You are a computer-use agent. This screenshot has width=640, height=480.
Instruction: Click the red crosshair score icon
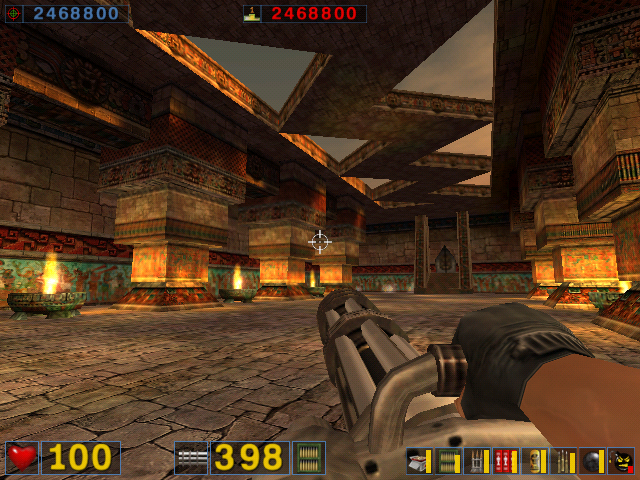coord(11,14)
